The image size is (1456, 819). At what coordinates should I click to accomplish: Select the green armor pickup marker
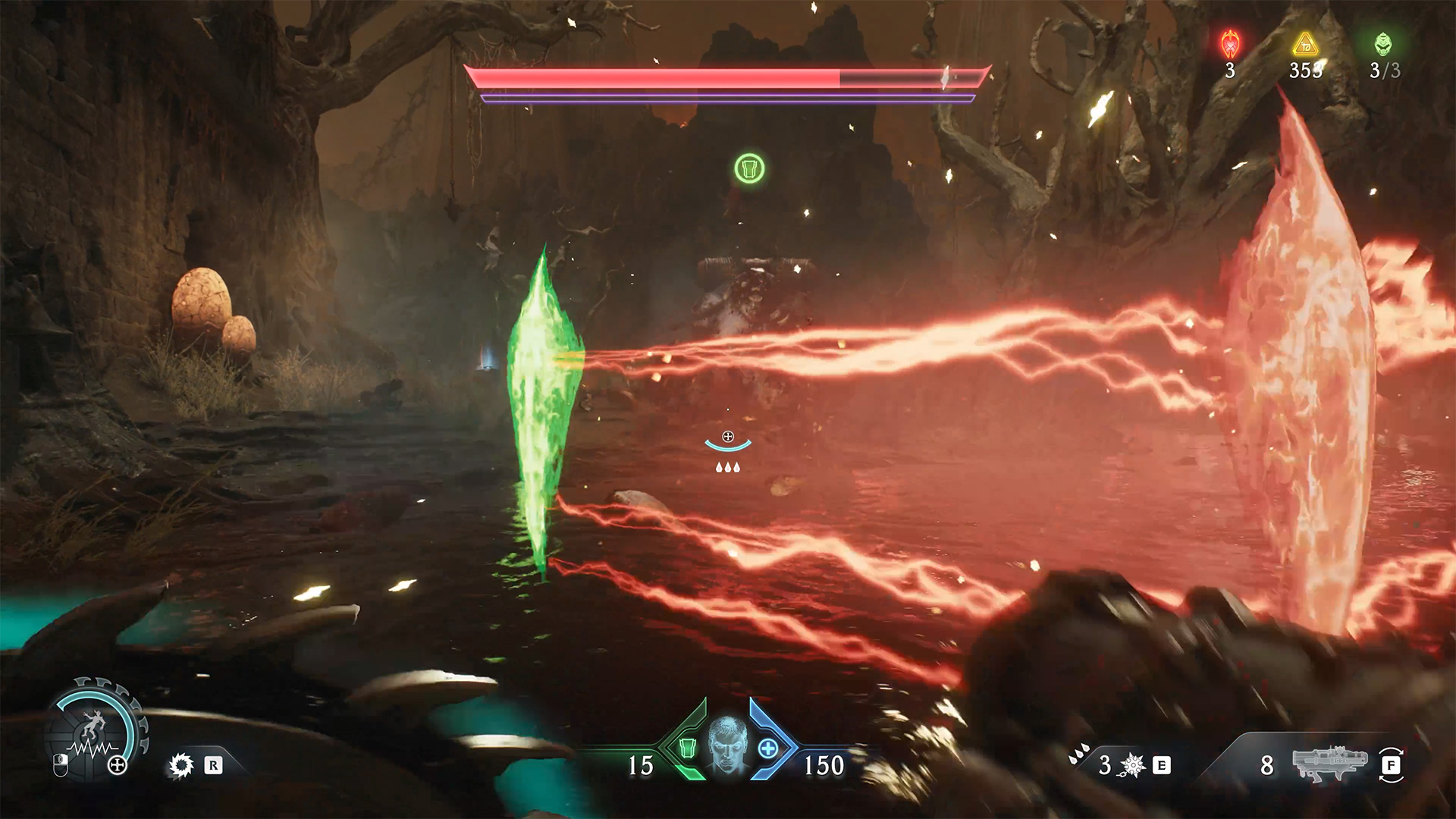(x=749, y=168)
